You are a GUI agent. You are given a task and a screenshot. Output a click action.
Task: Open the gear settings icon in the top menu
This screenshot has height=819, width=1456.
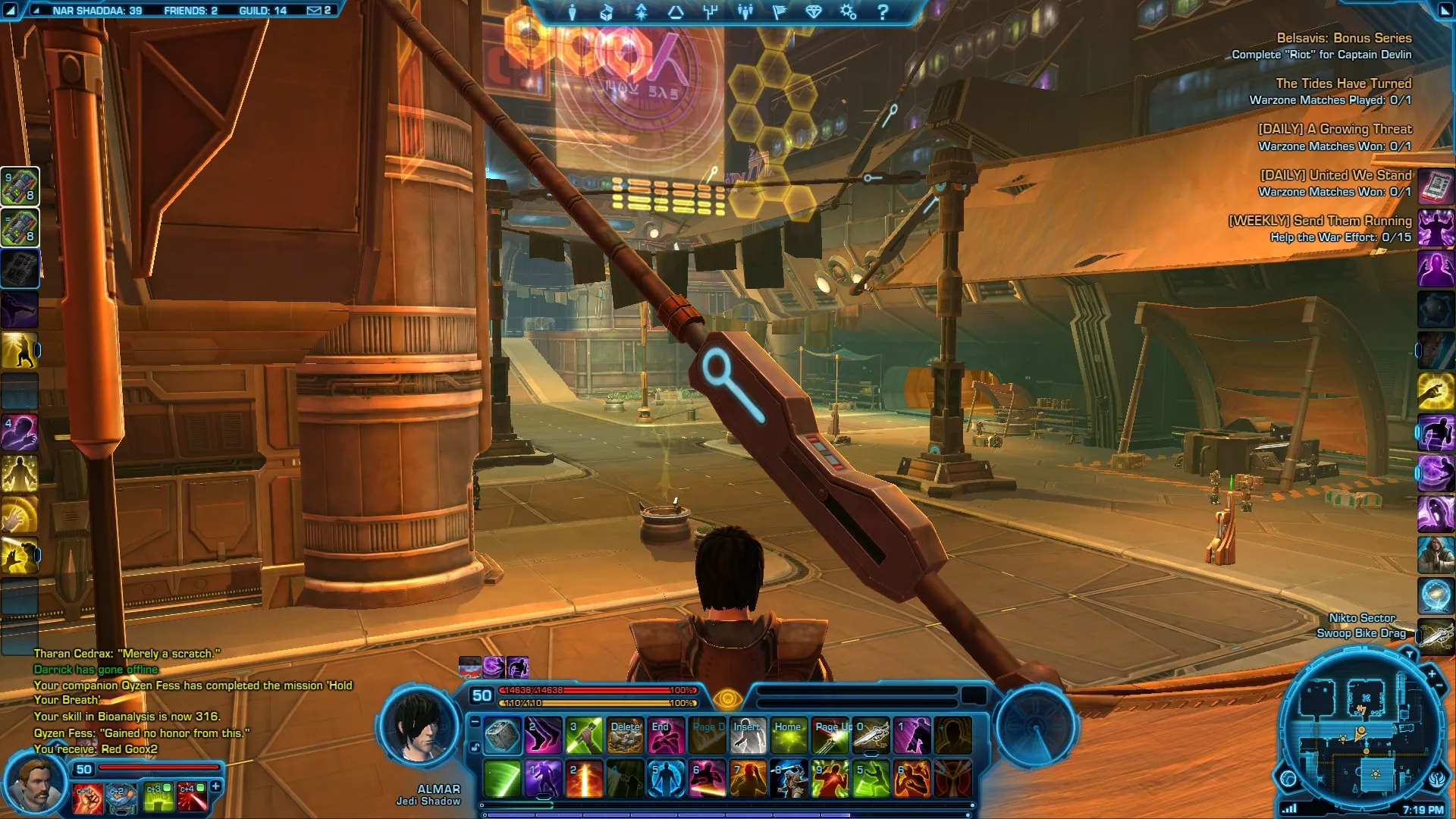tap(848, 12)
